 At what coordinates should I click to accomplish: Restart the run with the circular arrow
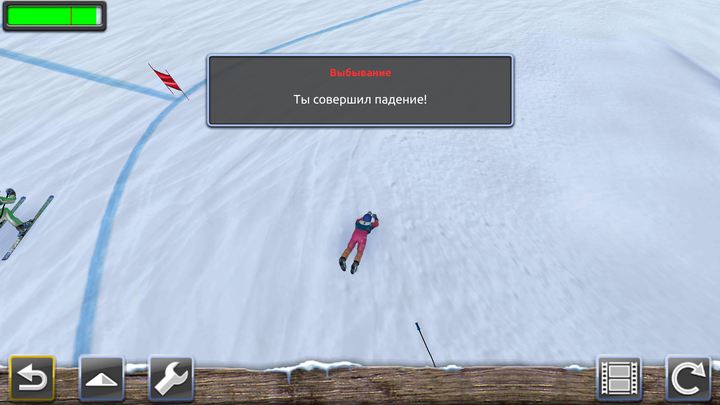click(688, 379)
